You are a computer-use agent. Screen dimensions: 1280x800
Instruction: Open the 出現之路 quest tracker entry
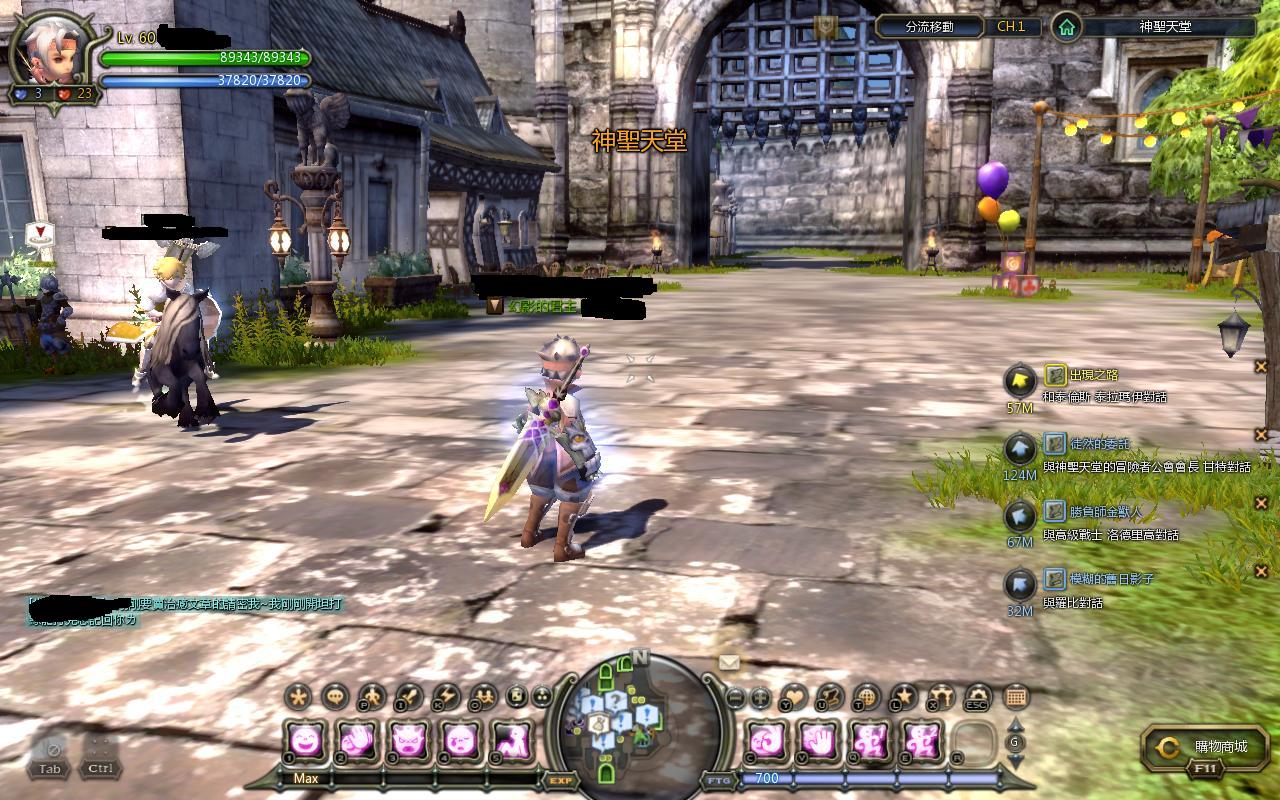(1094, 375)
